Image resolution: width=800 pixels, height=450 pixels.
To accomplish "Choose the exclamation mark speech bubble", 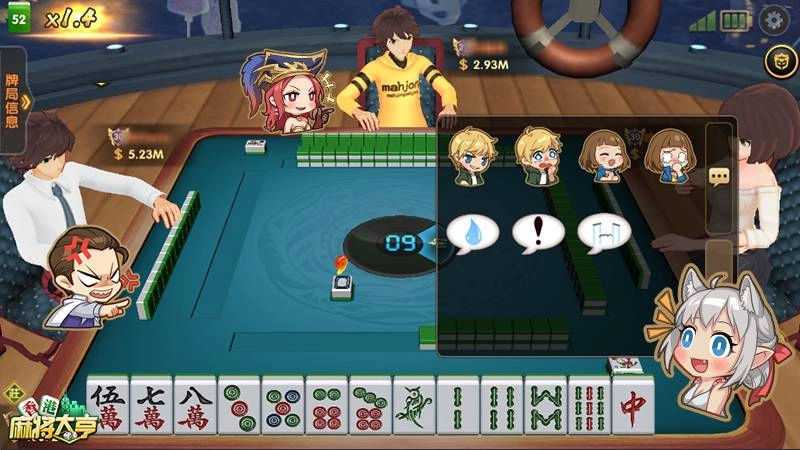I will (539, 233).
